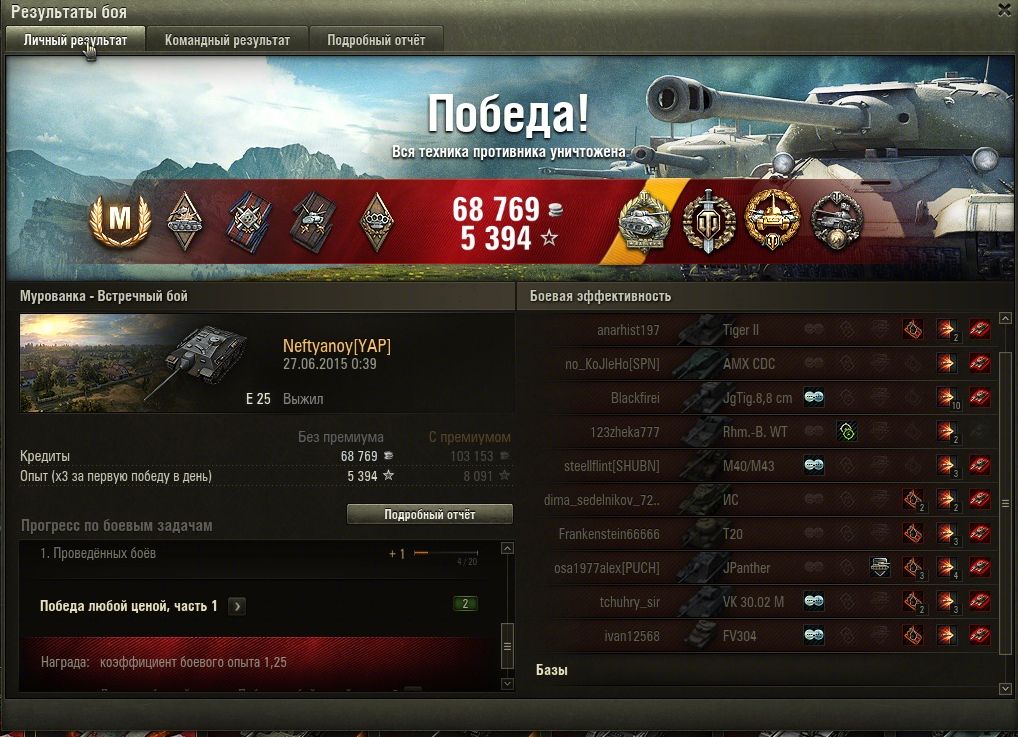Click the mission progress scrollbar down arrow
Viewport: 1018px width, 737px height.
[507, 684]
